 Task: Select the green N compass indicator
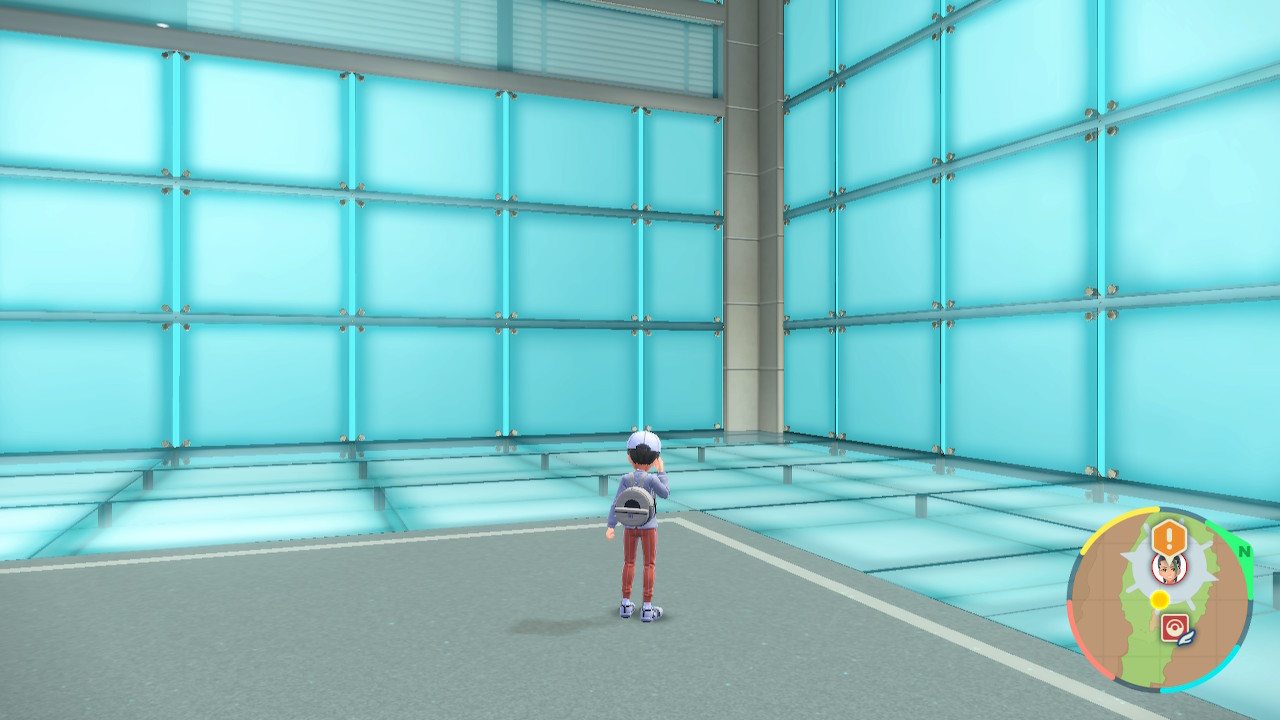pyautogui.click(x=1244, y=551)
